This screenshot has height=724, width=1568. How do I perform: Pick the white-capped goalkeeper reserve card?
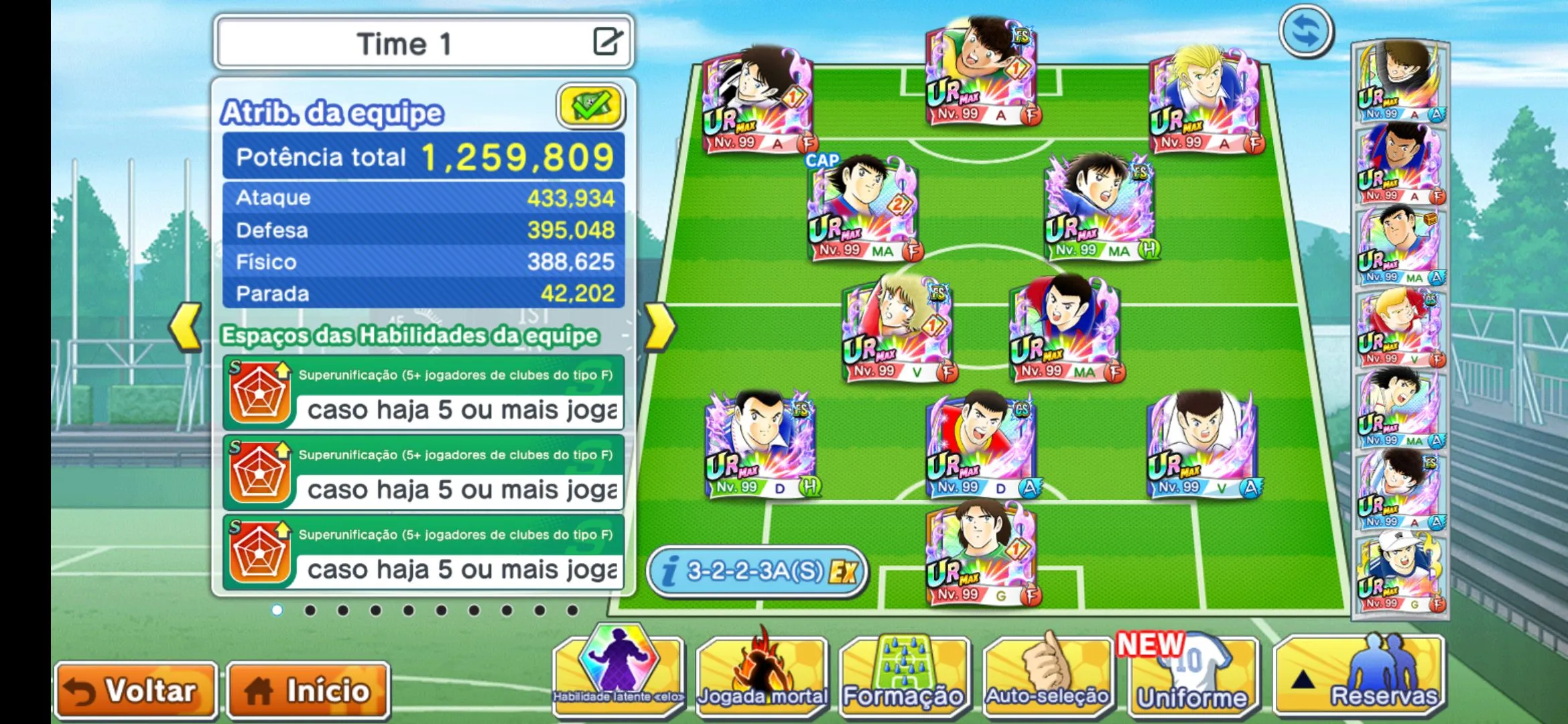click(x=1399, y=572)
